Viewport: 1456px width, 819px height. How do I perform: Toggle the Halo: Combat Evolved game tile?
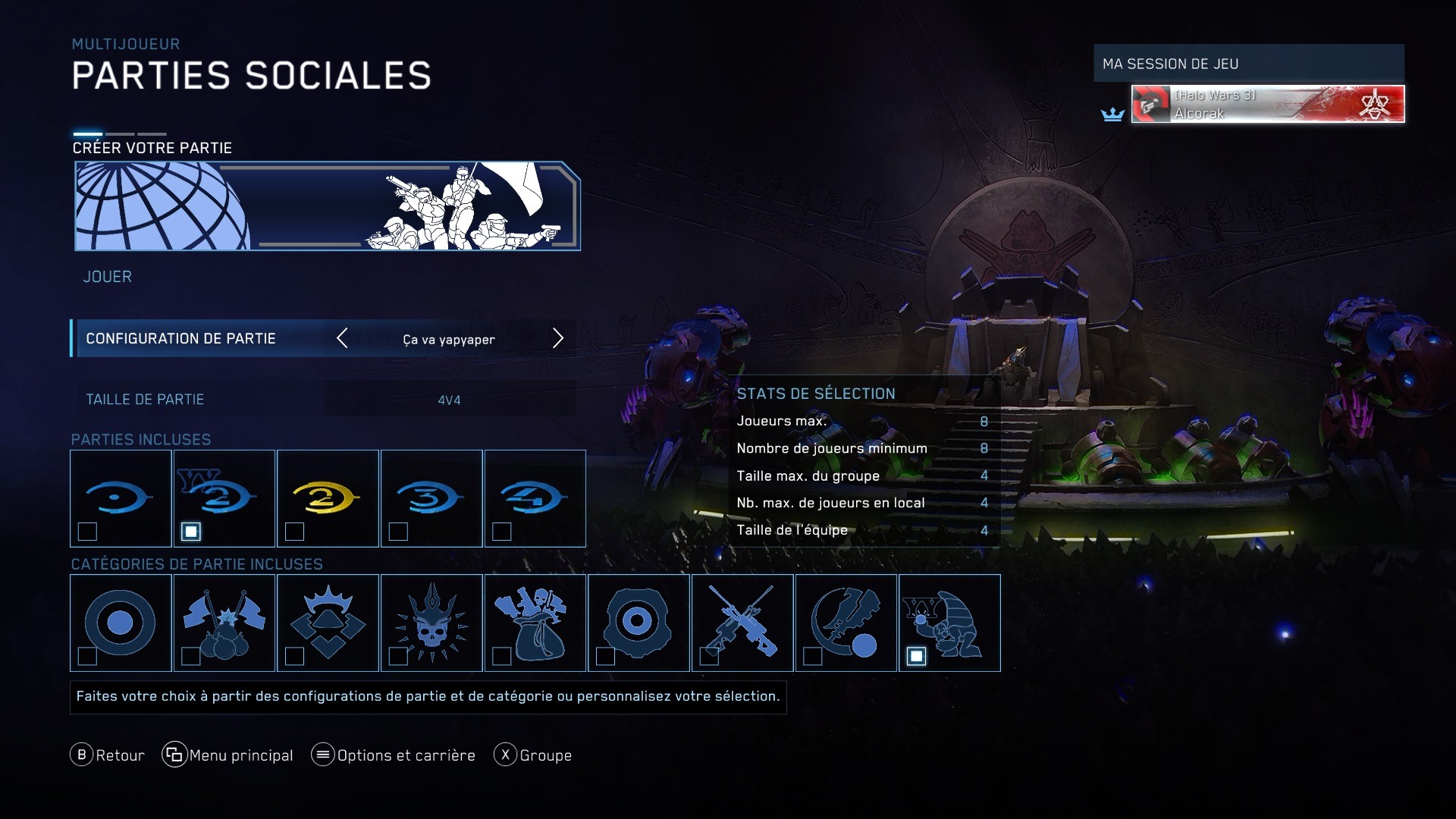coord(121,498)
